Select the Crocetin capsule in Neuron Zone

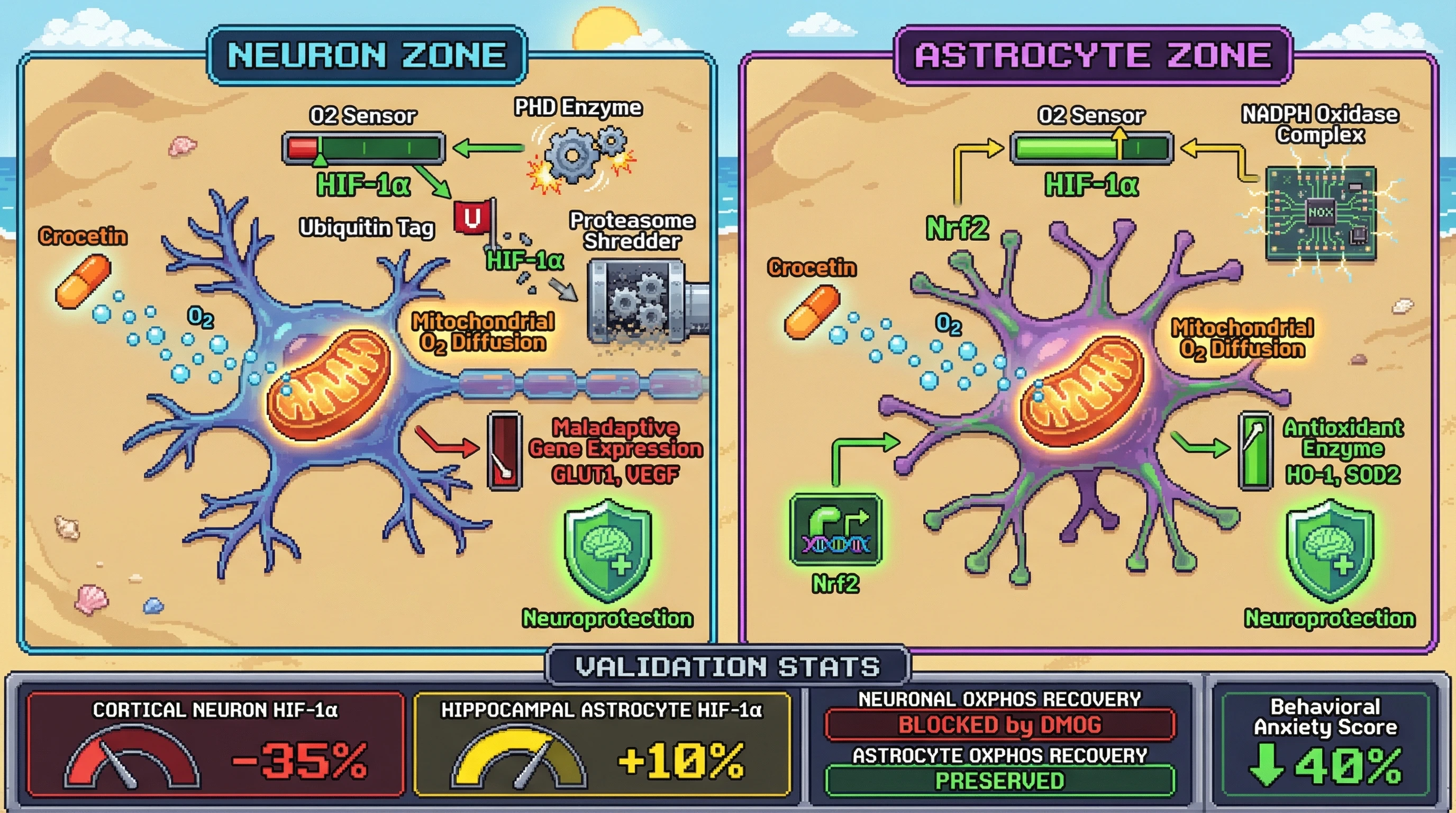[x=83, y=281]
